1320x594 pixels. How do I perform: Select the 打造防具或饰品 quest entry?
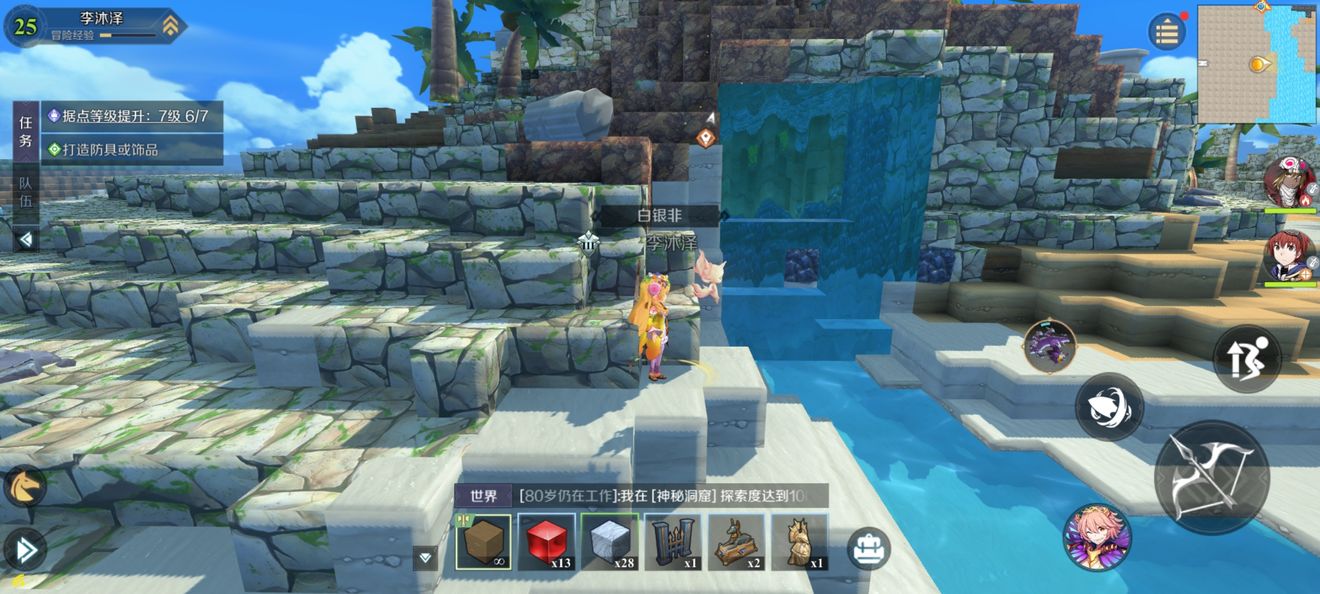[x=130, y=149]
